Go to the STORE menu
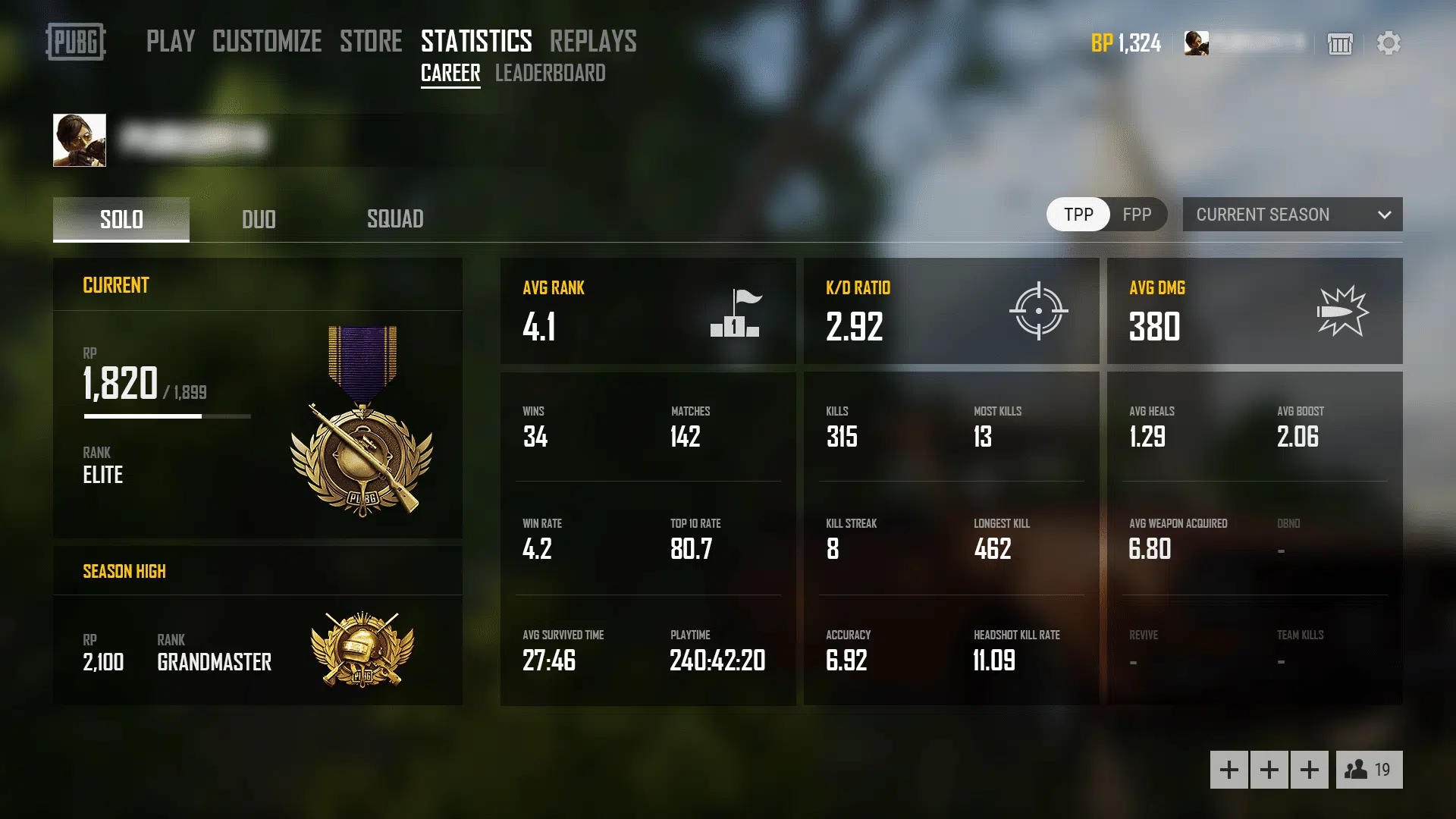Screen dimensions: 1456x819 pyautogui.click(x=371, y=42)
